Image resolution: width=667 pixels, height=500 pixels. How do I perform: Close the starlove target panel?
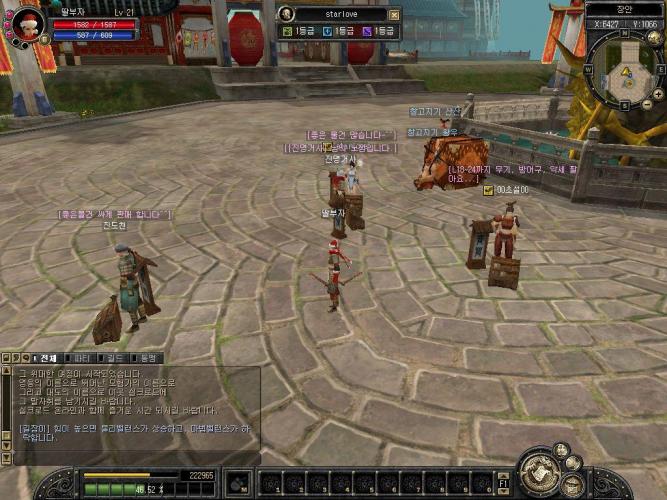click(x=393, y=15)
